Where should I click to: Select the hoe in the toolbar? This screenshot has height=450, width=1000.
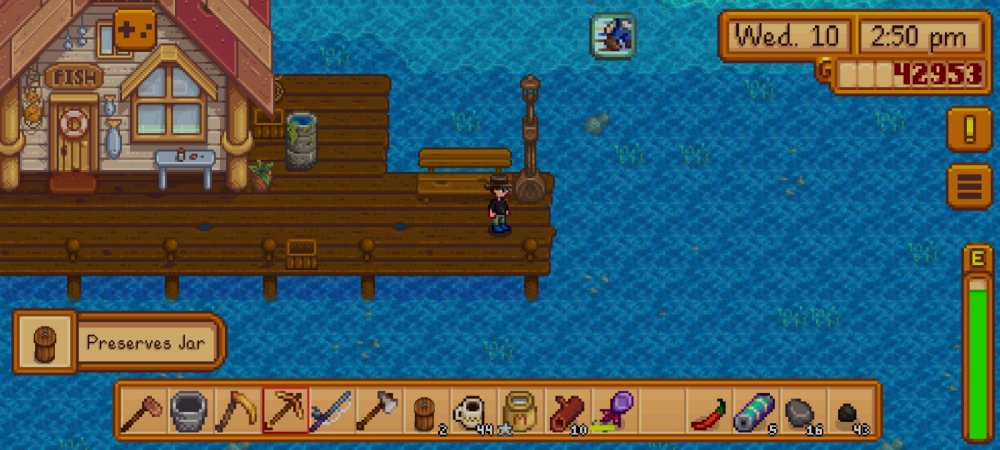(x=143, y=410)
